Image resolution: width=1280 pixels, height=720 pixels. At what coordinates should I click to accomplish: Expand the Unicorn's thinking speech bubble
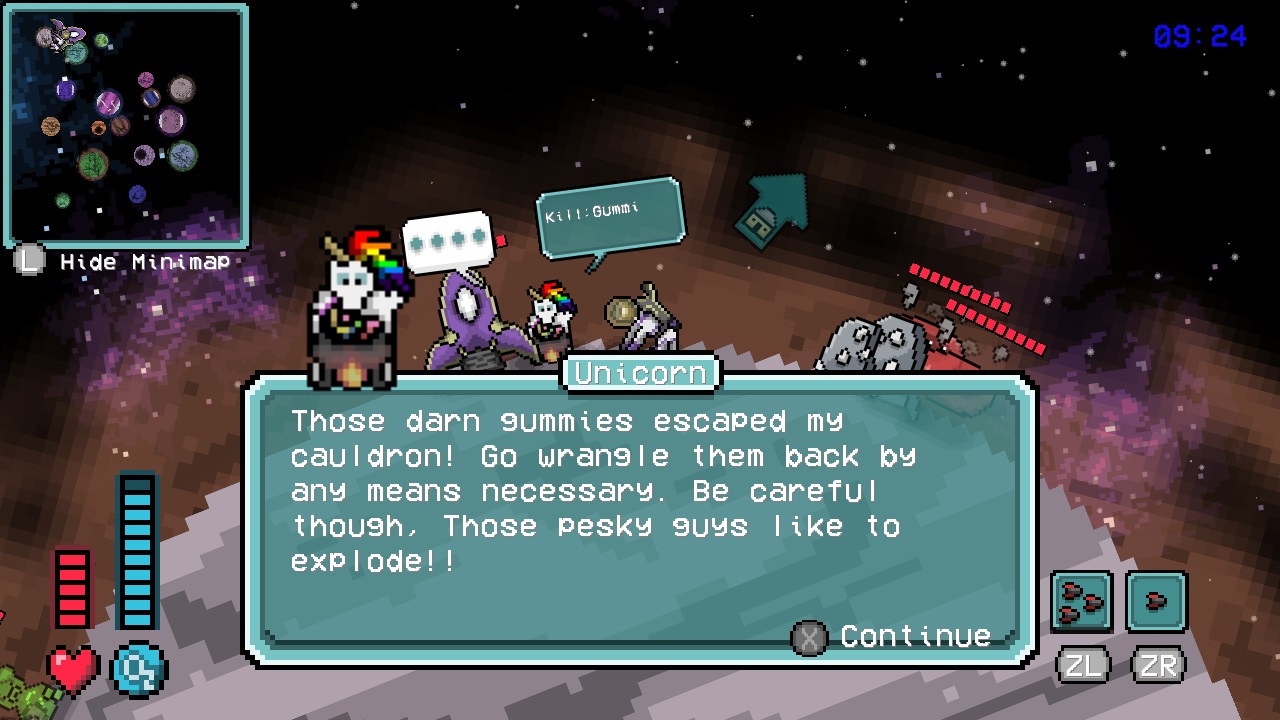[x=447, y=240]
